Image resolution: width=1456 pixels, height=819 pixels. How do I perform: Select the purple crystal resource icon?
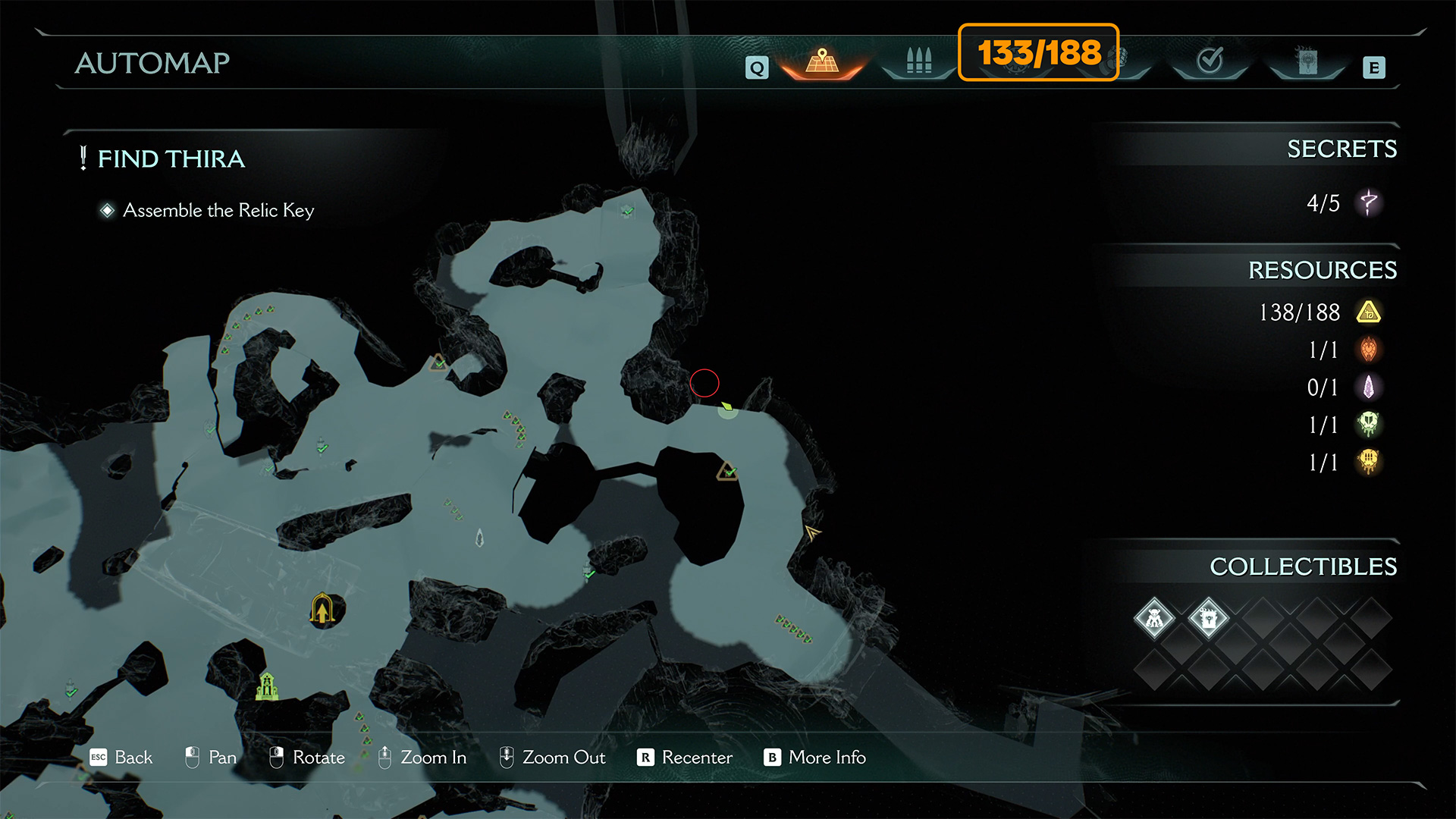1369,388
